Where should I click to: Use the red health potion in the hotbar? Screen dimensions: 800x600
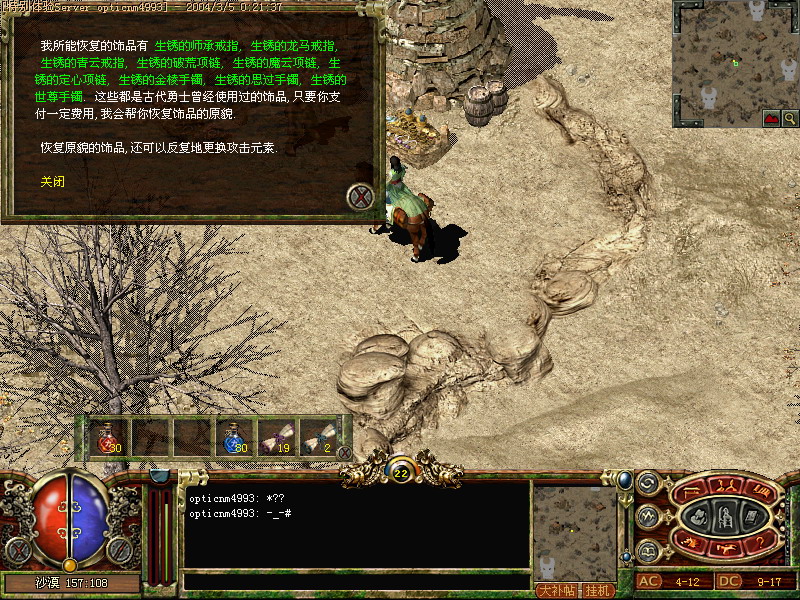108,437
